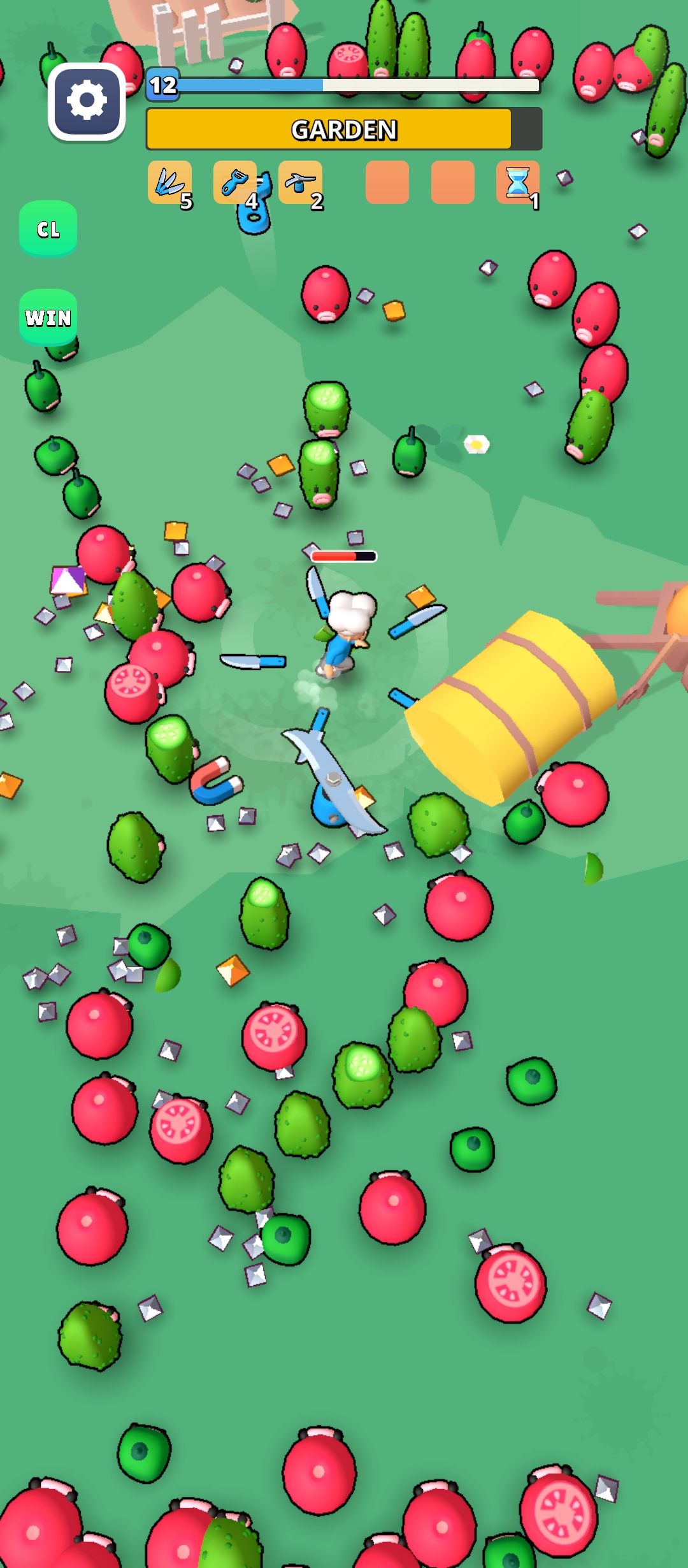The width and height of the screenshot is (688, 1568).
Task: Tap the green CL button
Action: pos(48,229)
